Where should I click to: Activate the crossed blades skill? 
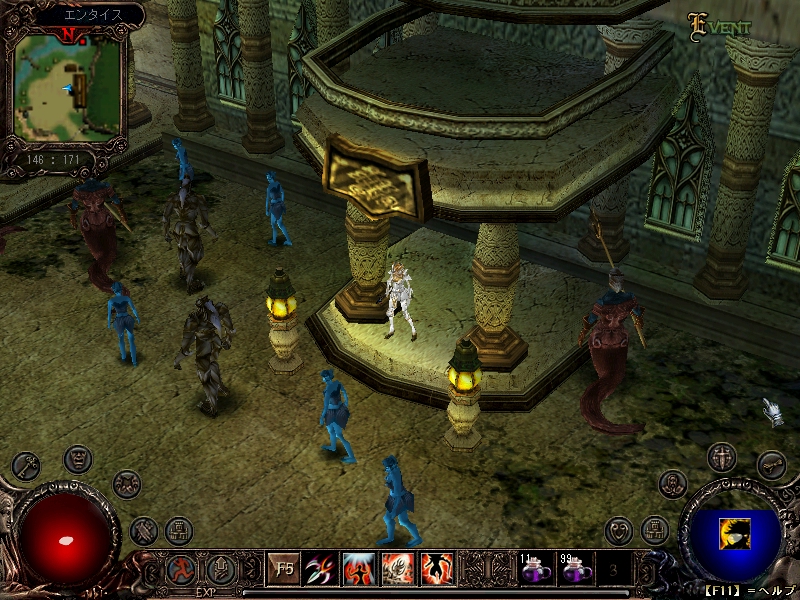point(321,570)
